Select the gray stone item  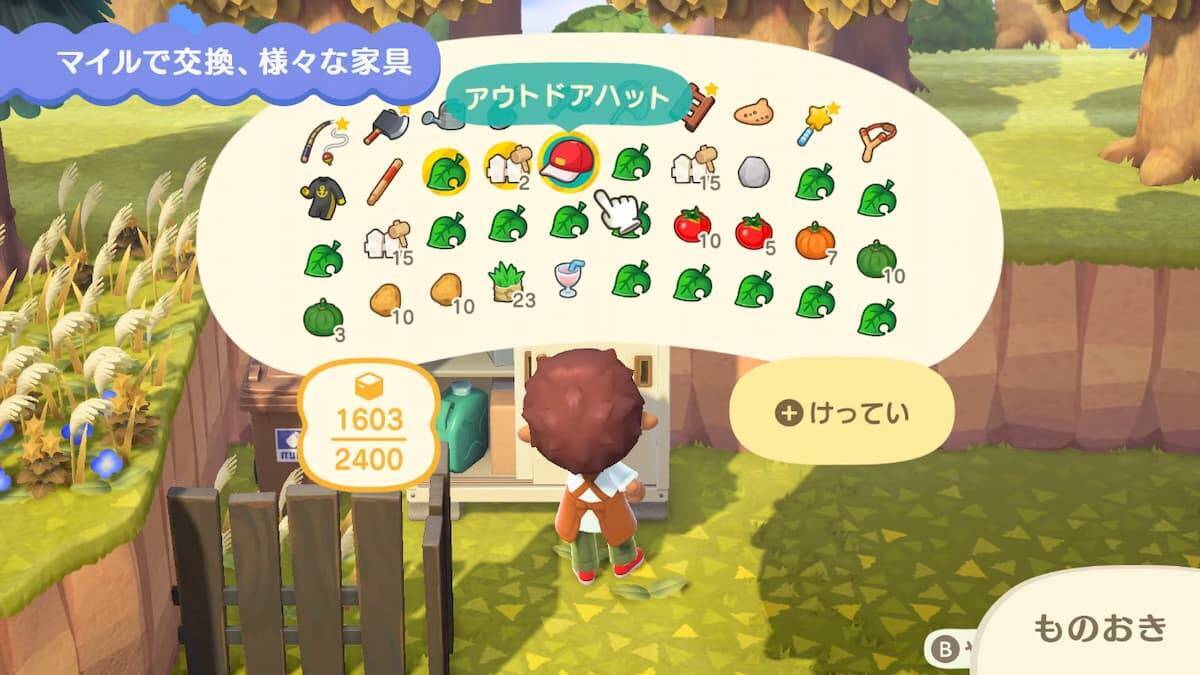pyautogui.click(x=753, y=173)
